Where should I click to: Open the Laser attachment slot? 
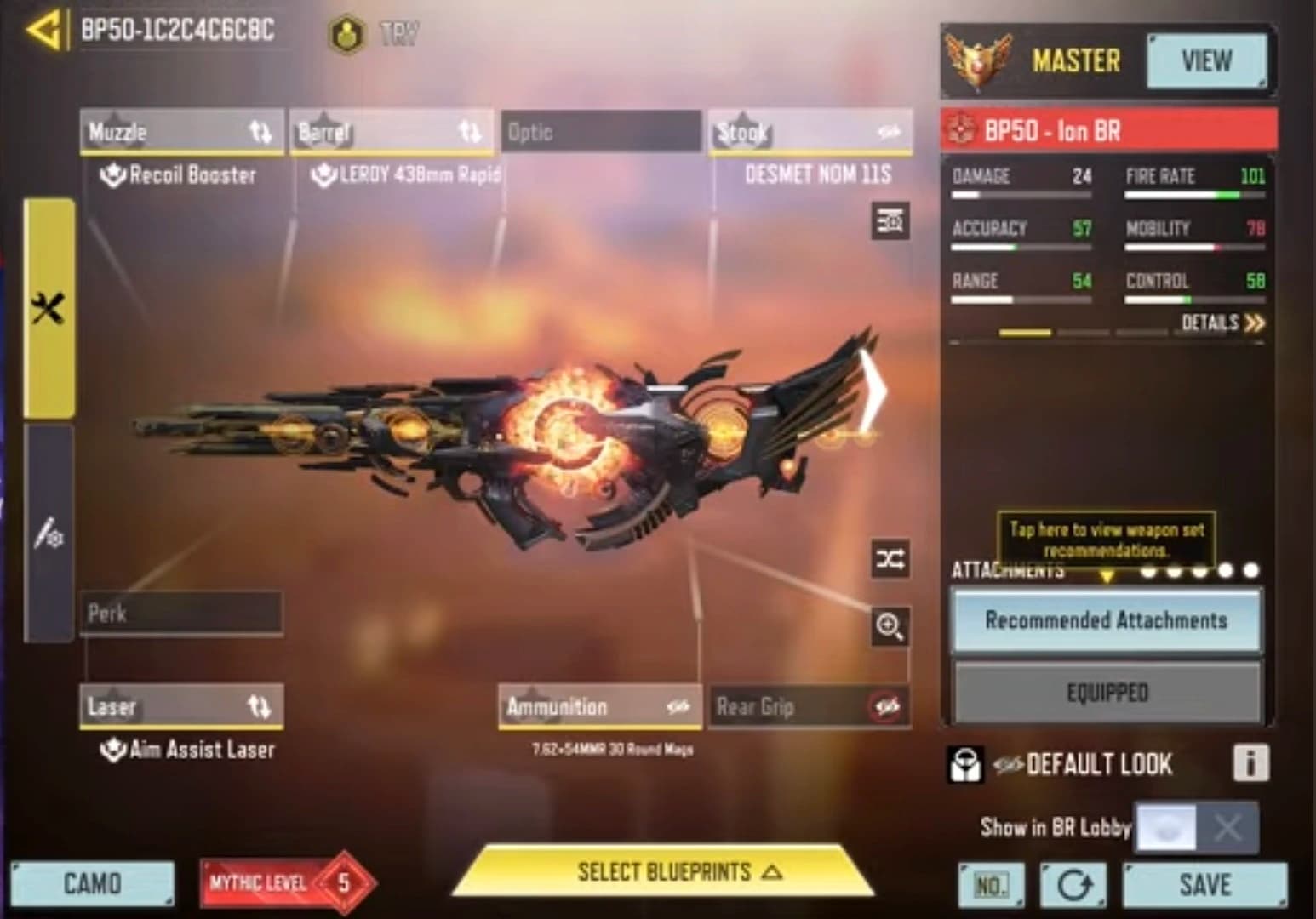(x=180, y=706)
